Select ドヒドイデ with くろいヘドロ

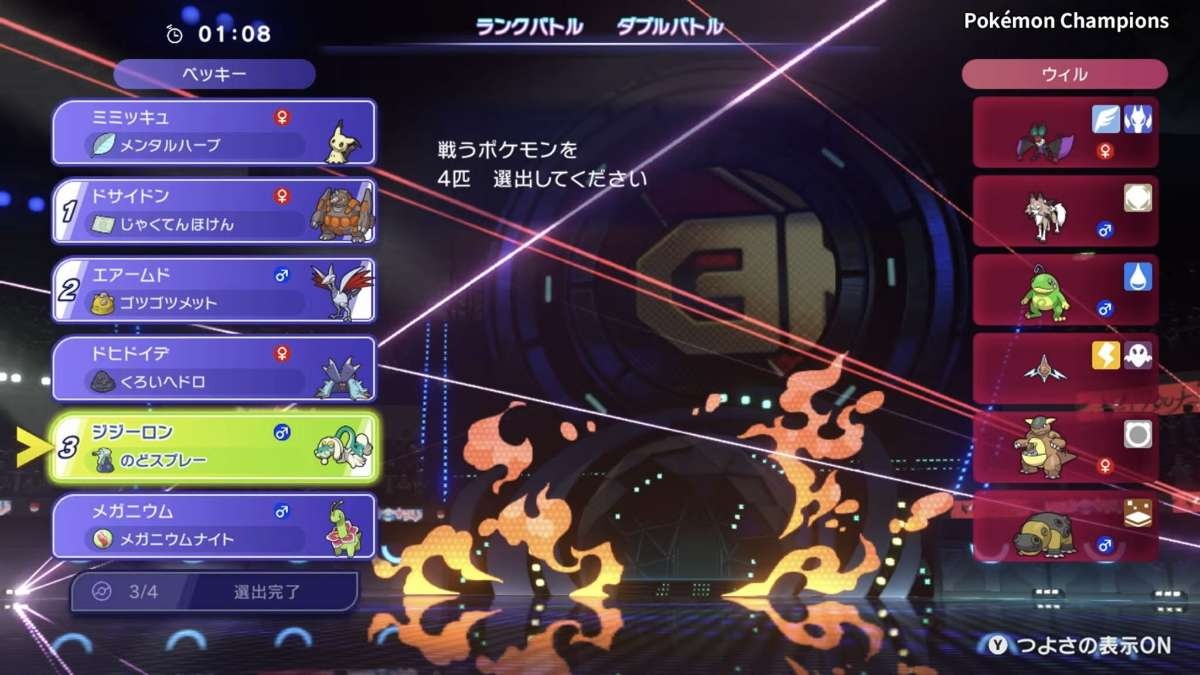point(214,368)
